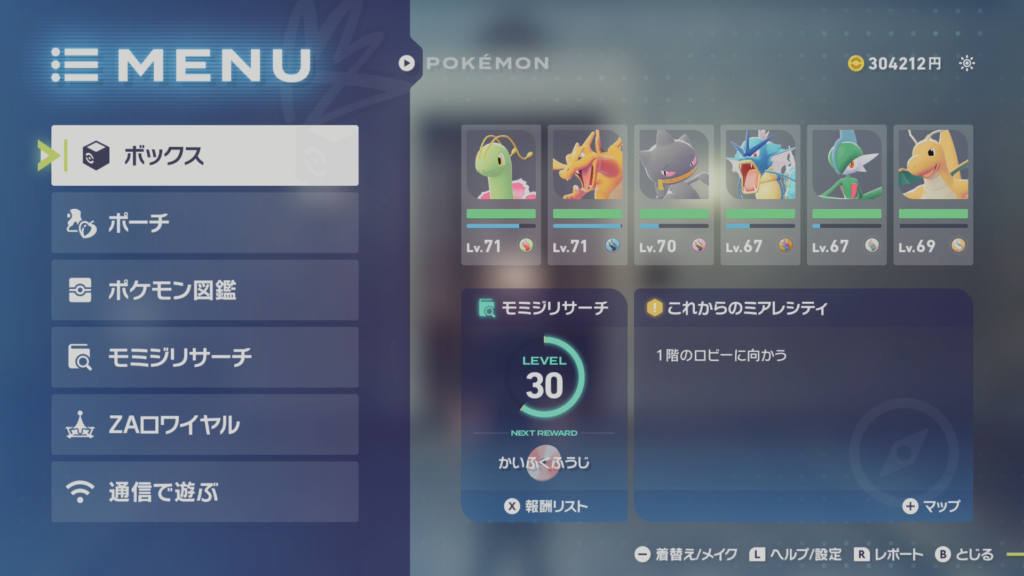Choose the Charizard party slot
This screenshot has width=1024, height=576.
click(x=587, y=194)
